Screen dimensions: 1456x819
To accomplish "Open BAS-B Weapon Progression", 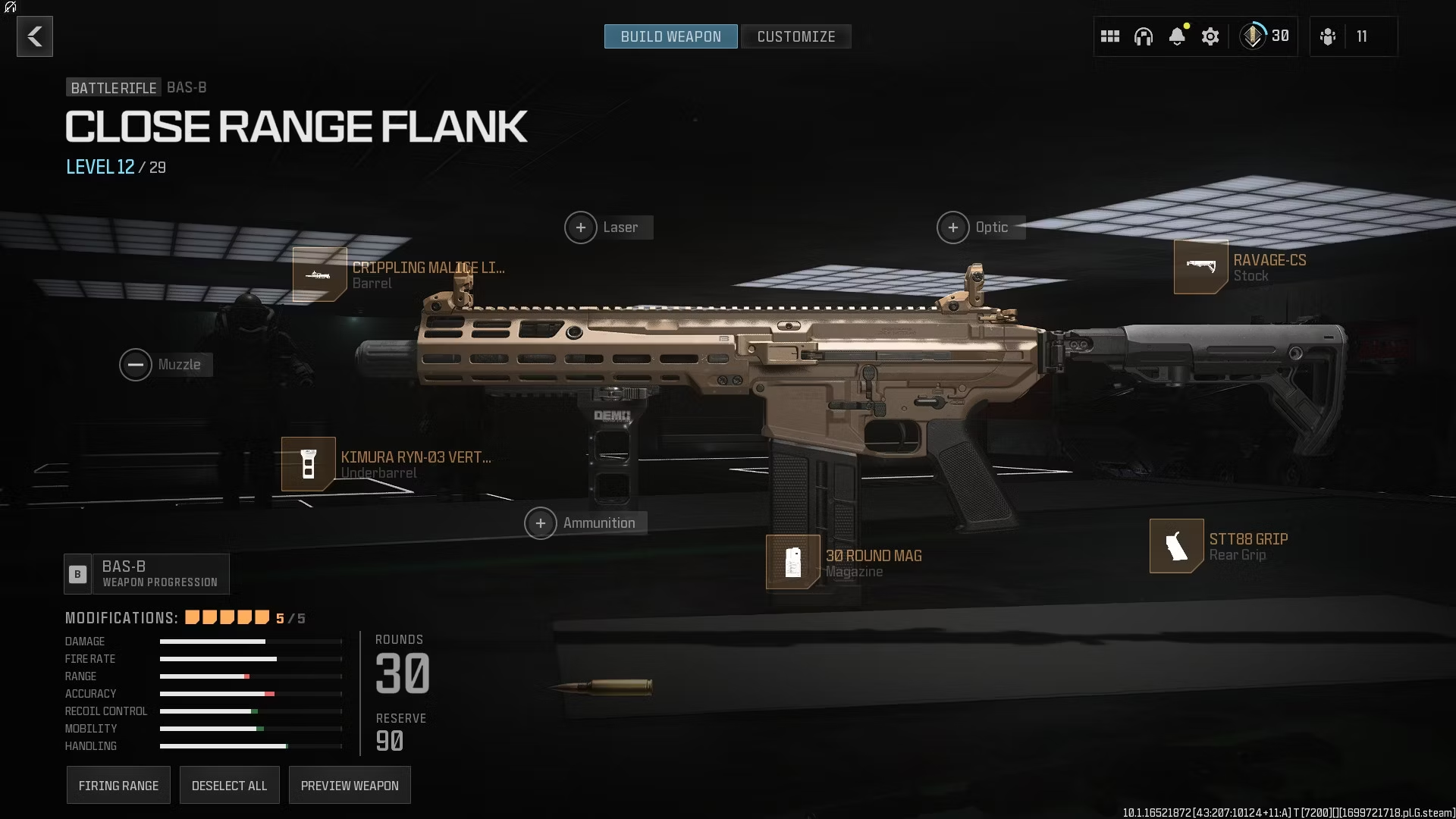I will (x=147, y=574).
